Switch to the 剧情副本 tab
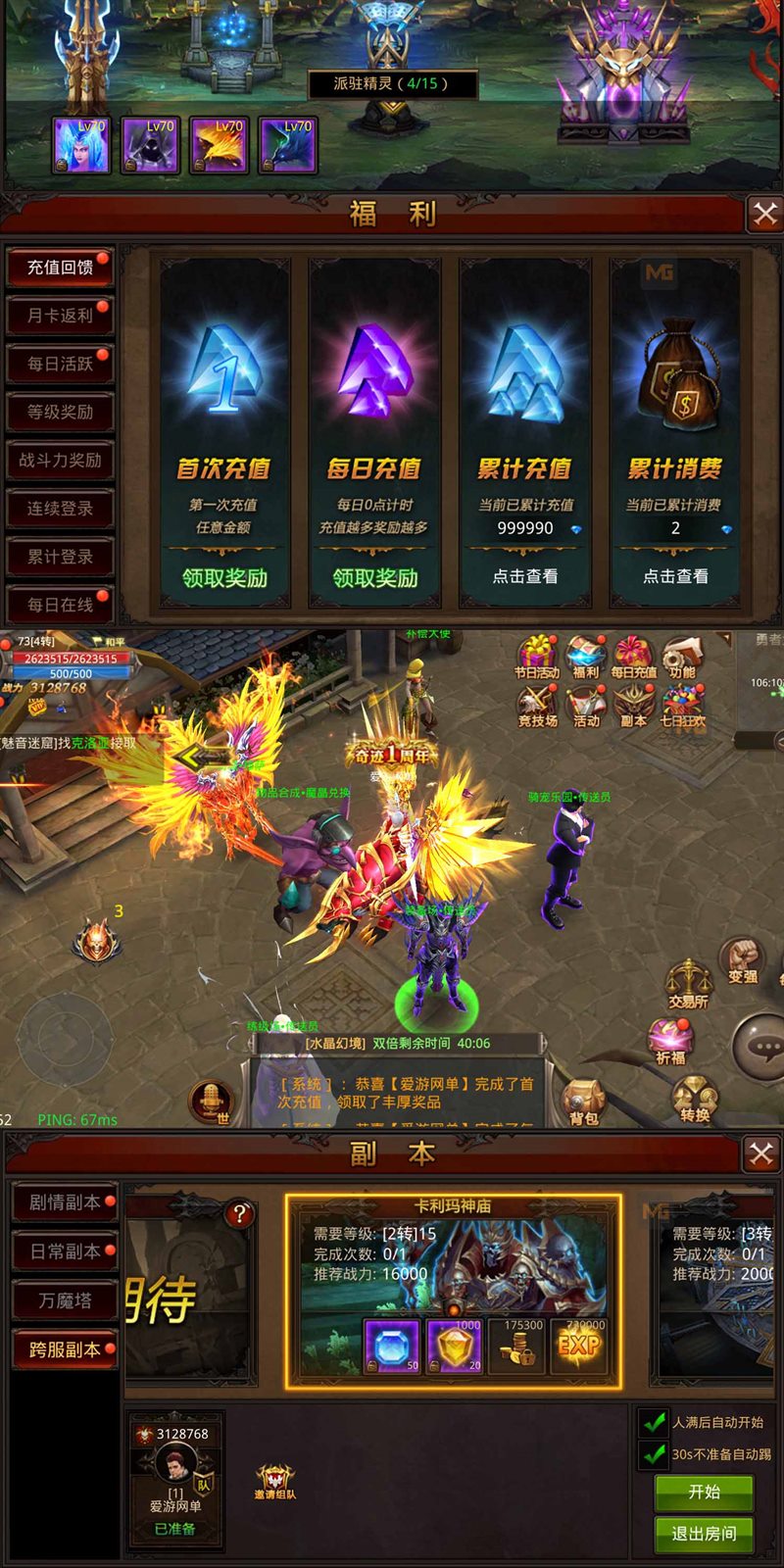Image resolution: width=784 pixels, height=1568 pixels. pos(65,1202)
